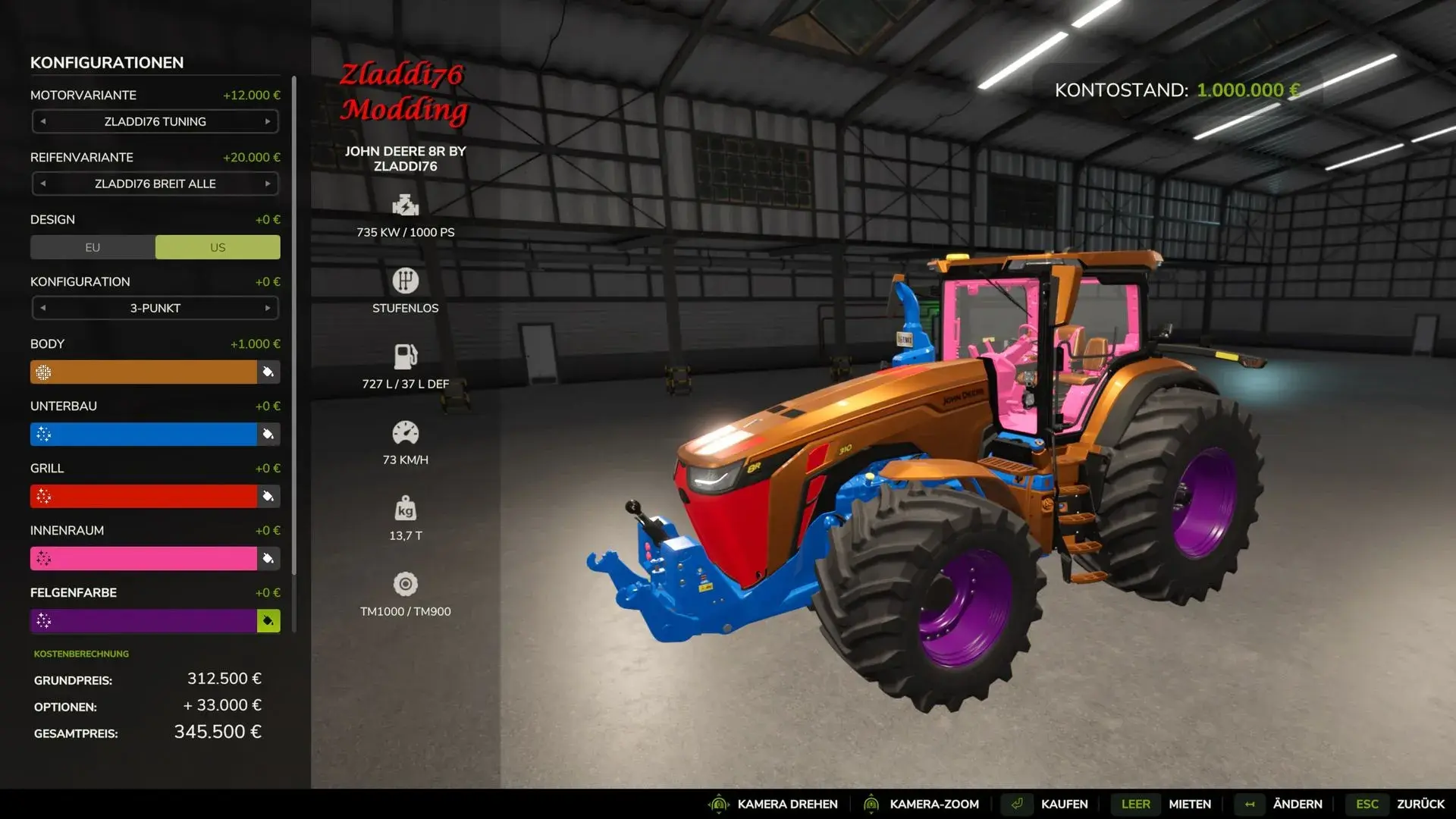This screenshot has width=1456, height=819.
Task: Click the highlighted Felgenfarbe paint bucket
Action: click(x=268, y=621)
